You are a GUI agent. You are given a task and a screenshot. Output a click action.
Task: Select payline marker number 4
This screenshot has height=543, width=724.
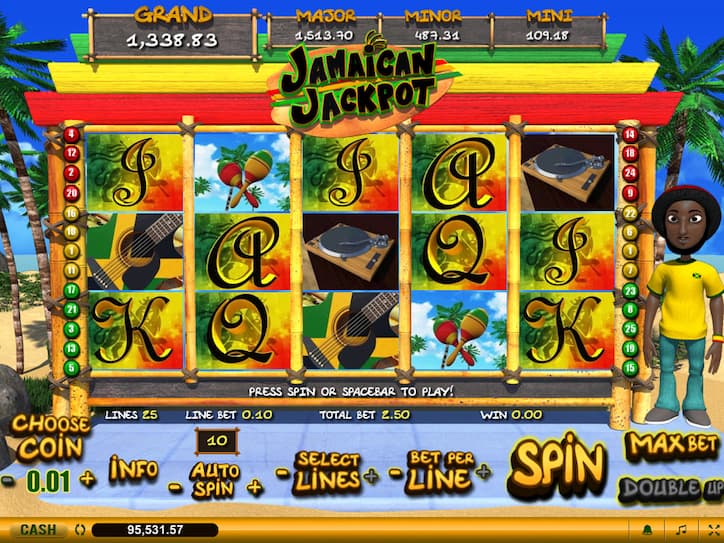[71, 135]
